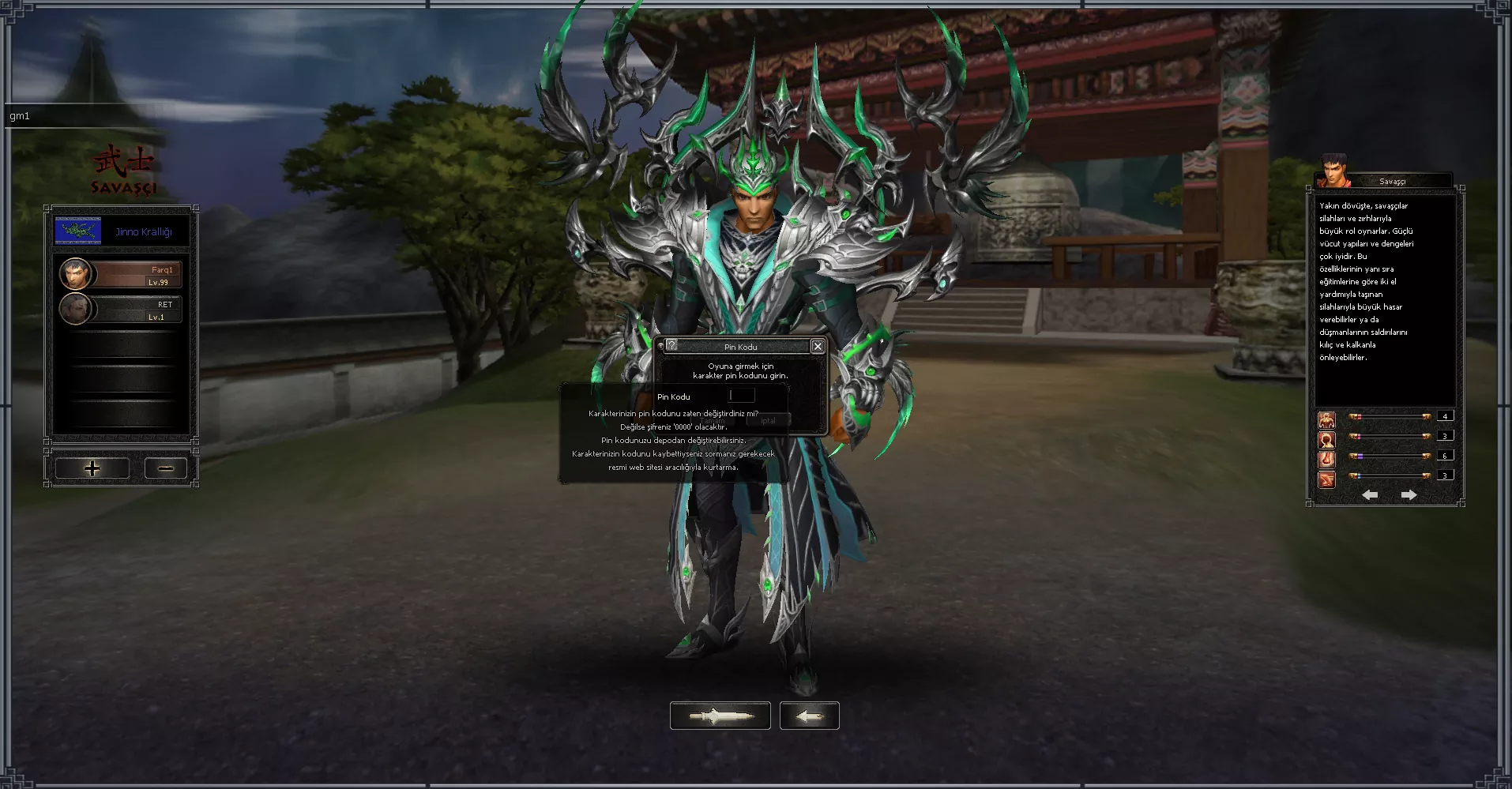Click the question mark icon on Pin Kodu dialog
The height and width of the screenshot is (789, 1512).
pos(671,346)
